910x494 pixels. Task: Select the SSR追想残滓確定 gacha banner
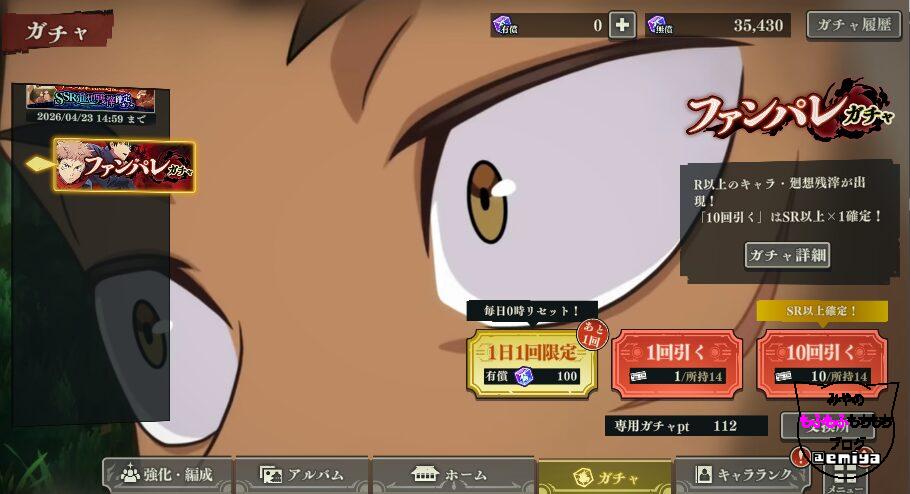click(x=90, y=99)
